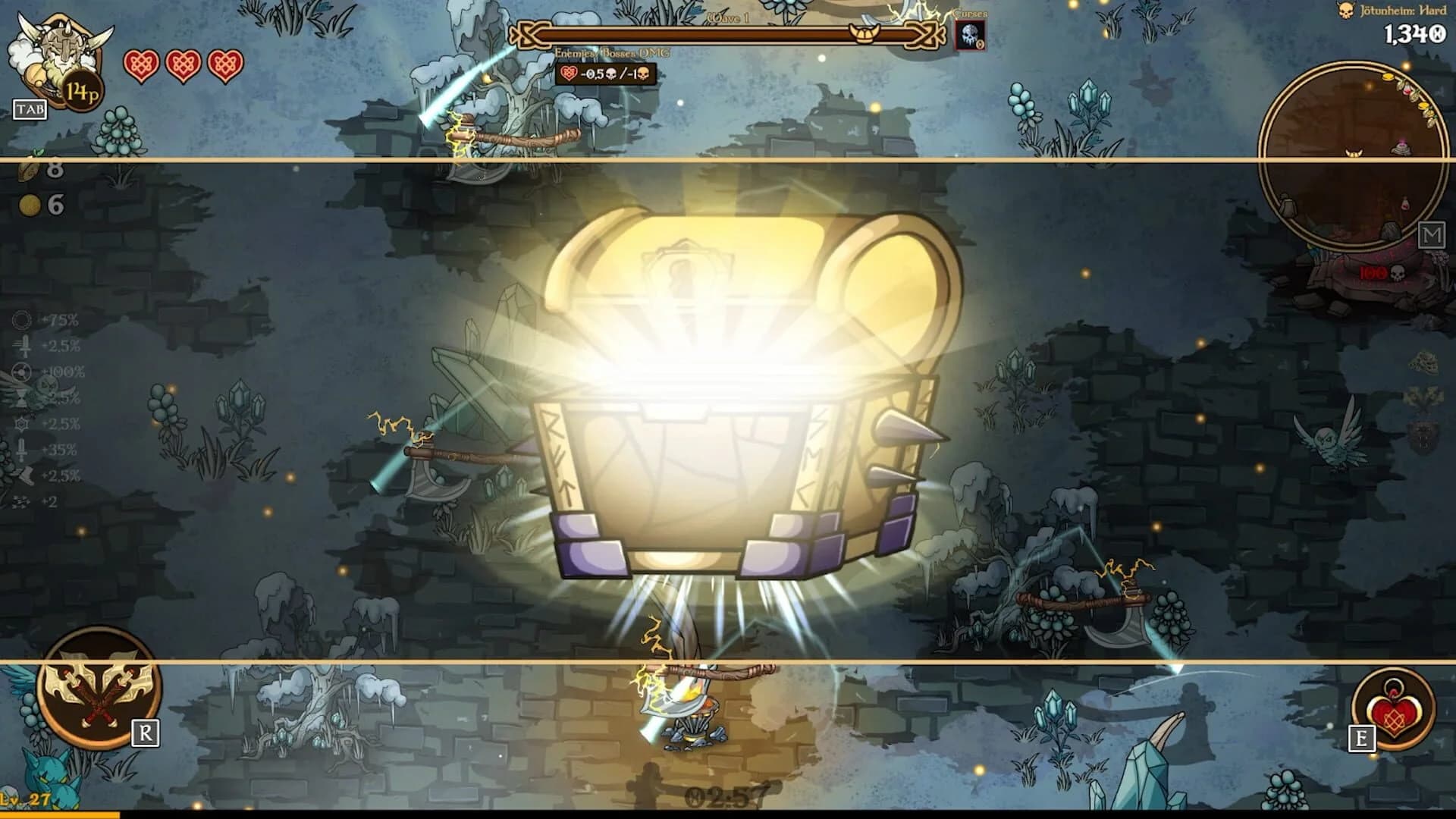The width and height of the screenshot is (1456, 819).
Task: Click the Viking helmet marker on the wave bar
Action: pos(864,34)
